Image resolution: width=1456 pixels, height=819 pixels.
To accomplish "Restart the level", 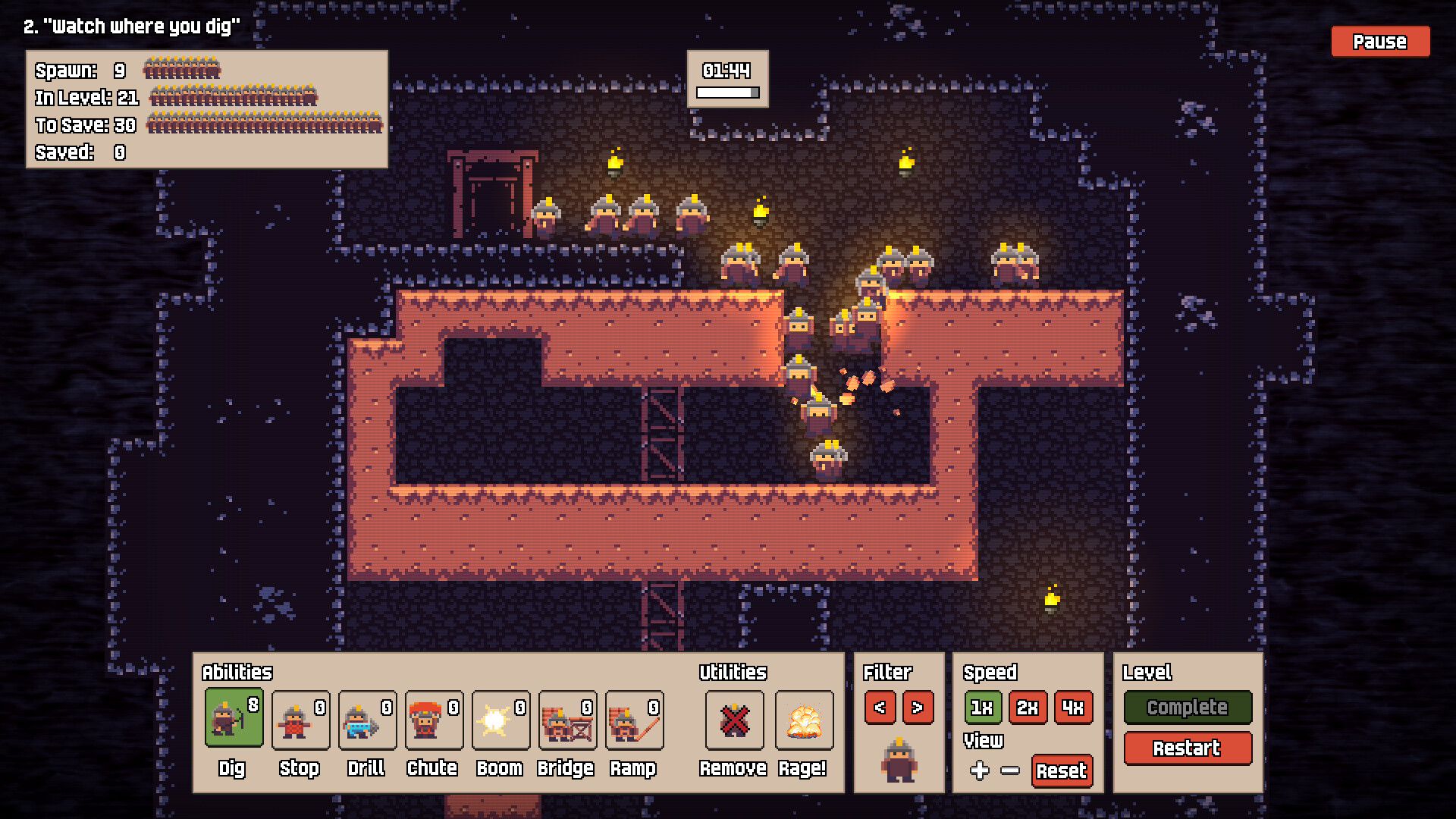I will (1187, 748).
